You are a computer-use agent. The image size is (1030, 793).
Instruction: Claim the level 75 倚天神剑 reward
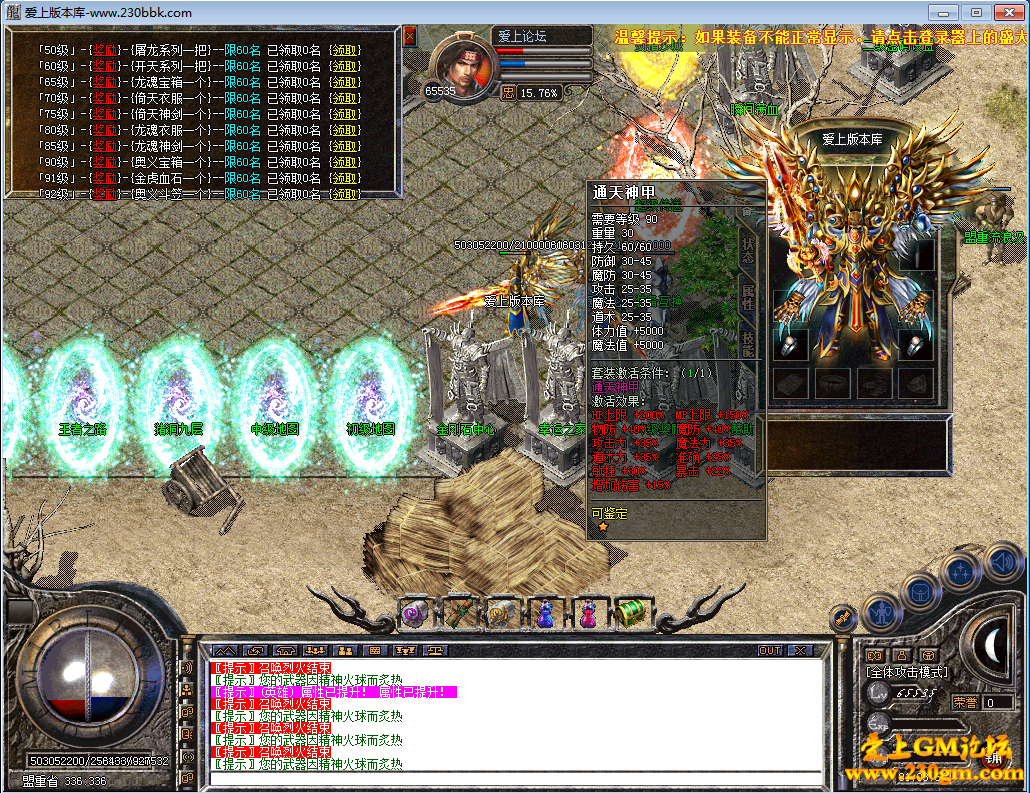(x=345, y=114)
